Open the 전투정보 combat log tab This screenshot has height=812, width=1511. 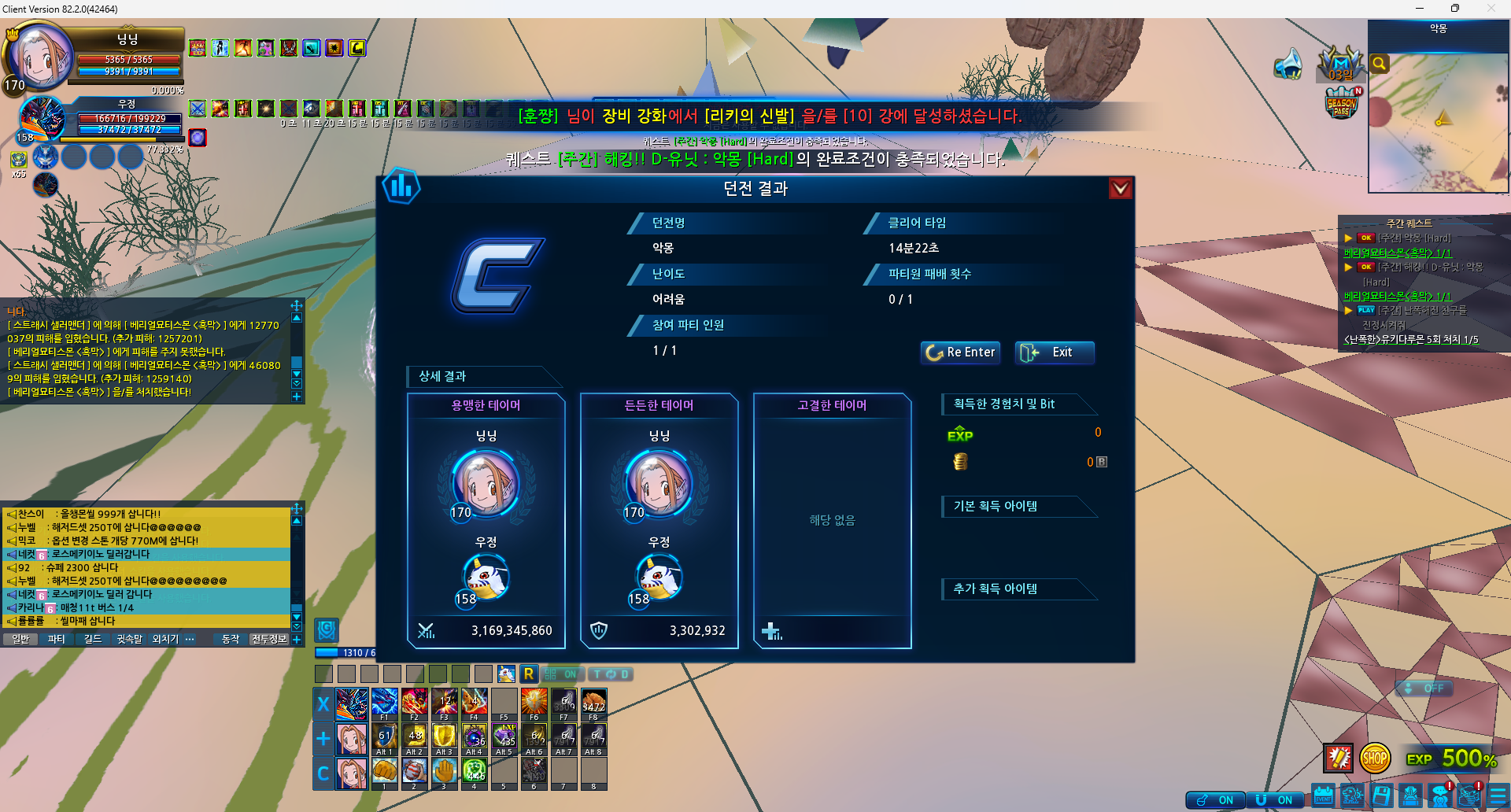point(269,639)
